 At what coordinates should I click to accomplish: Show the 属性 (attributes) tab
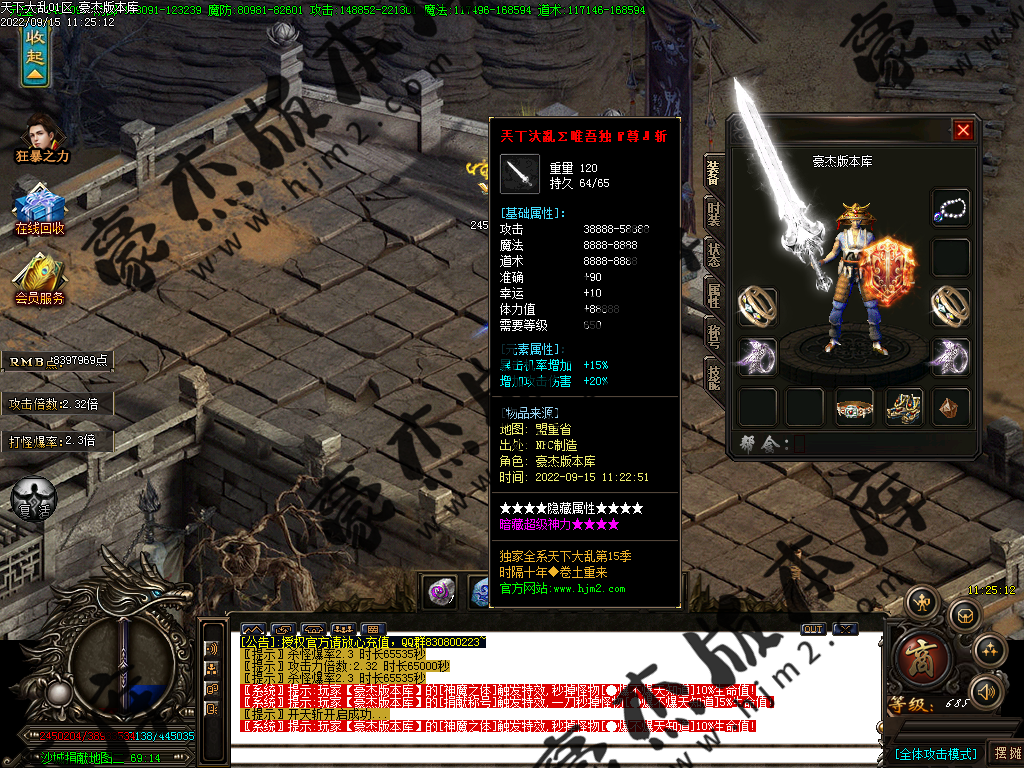pos(713,295)
